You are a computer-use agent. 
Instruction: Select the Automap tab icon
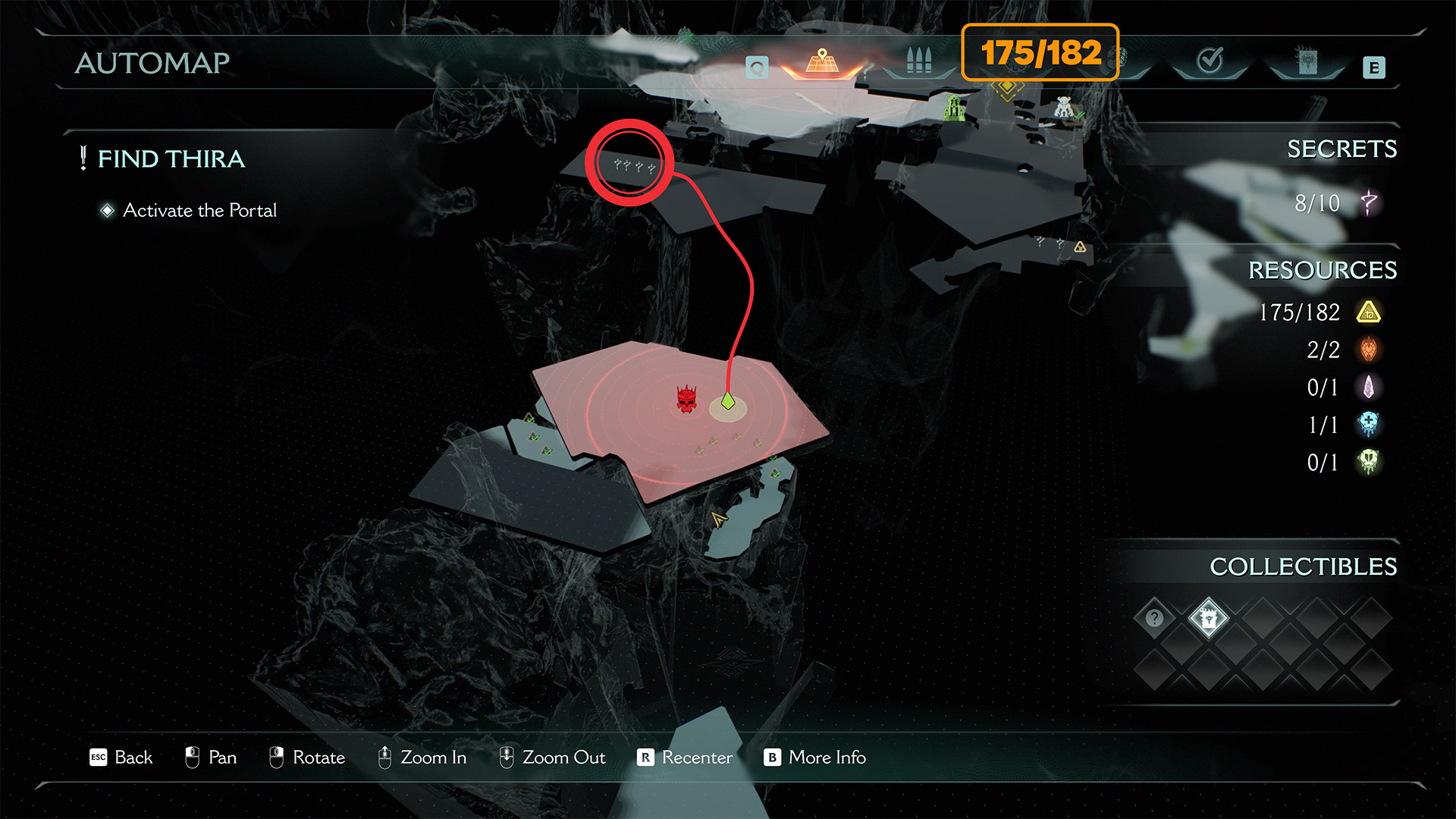[822, 61]
